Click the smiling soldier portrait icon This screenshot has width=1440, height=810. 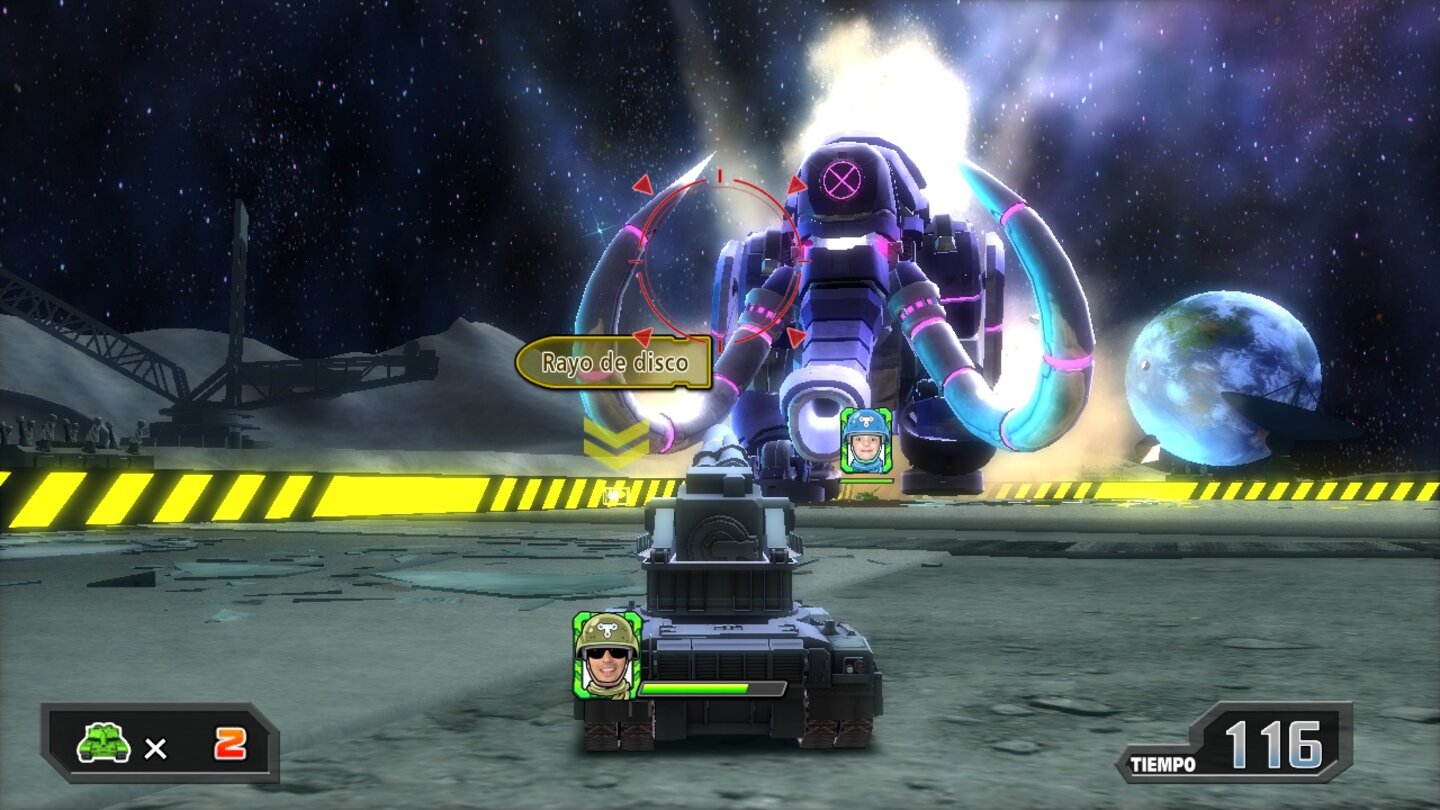[x=605, y=656]
